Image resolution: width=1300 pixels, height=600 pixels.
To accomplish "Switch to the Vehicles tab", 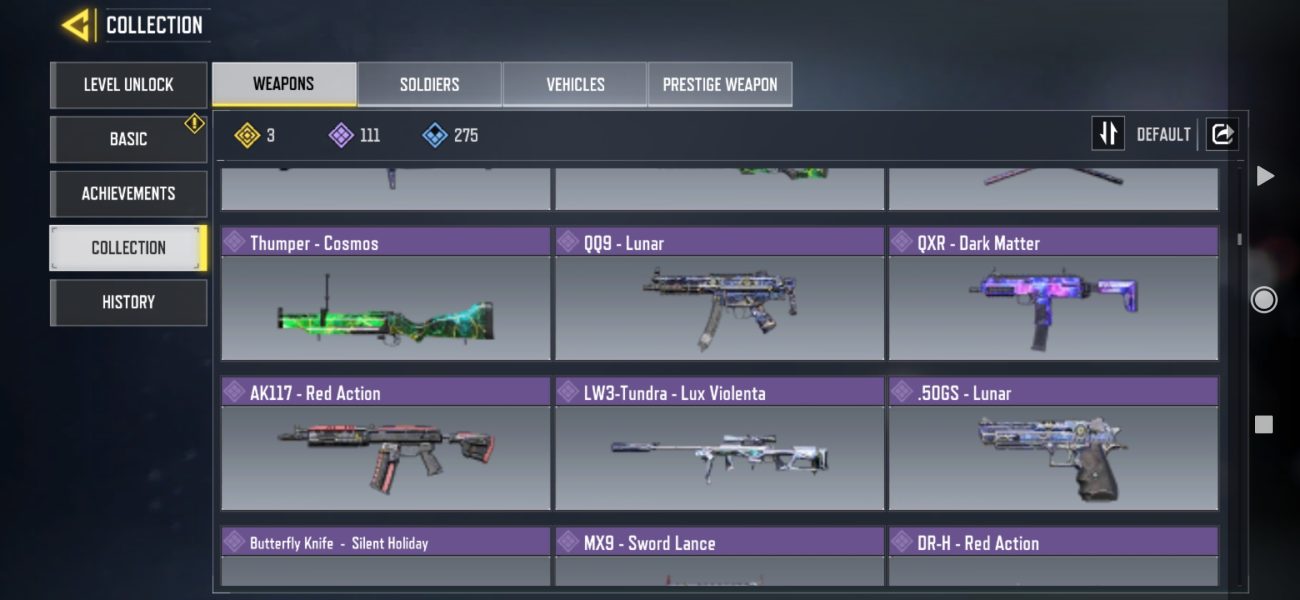I will click(x=575, y=84).
